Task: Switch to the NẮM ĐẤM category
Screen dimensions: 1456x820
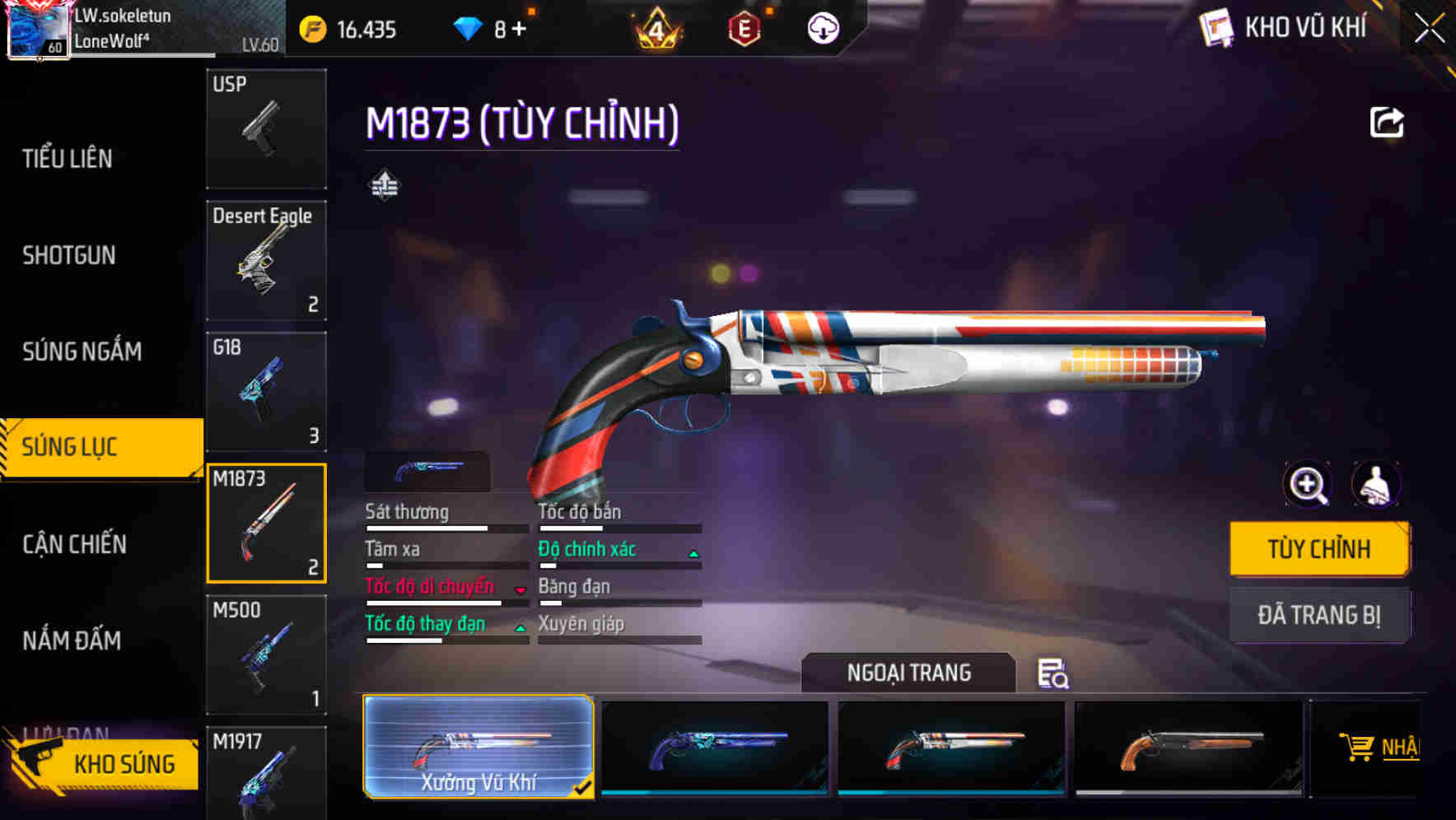Action: pos(72,641)
